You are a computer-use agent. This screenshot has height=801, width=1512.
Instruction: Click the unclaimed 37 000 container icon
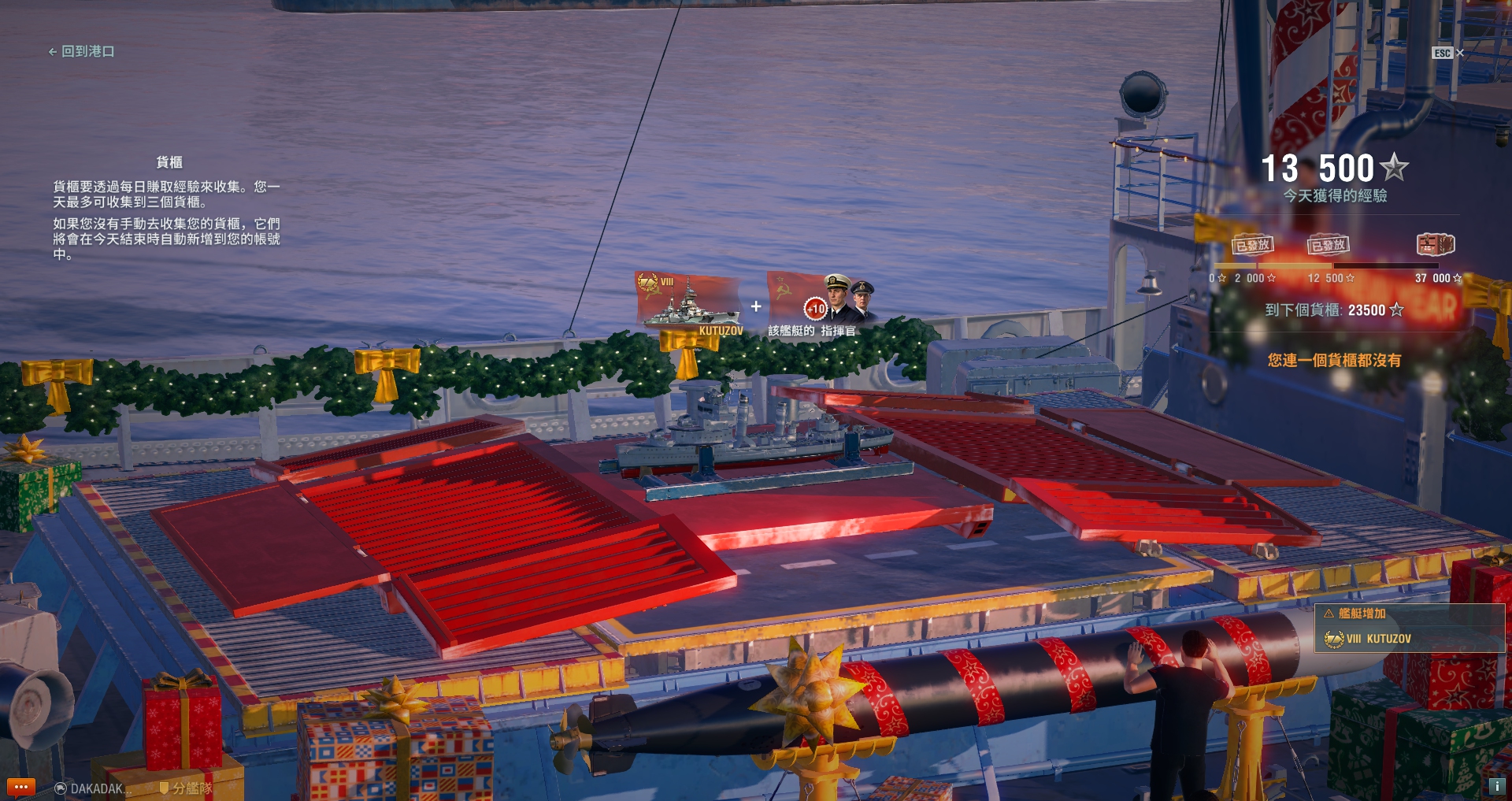pyautogui.click(x=1435, y=245)
